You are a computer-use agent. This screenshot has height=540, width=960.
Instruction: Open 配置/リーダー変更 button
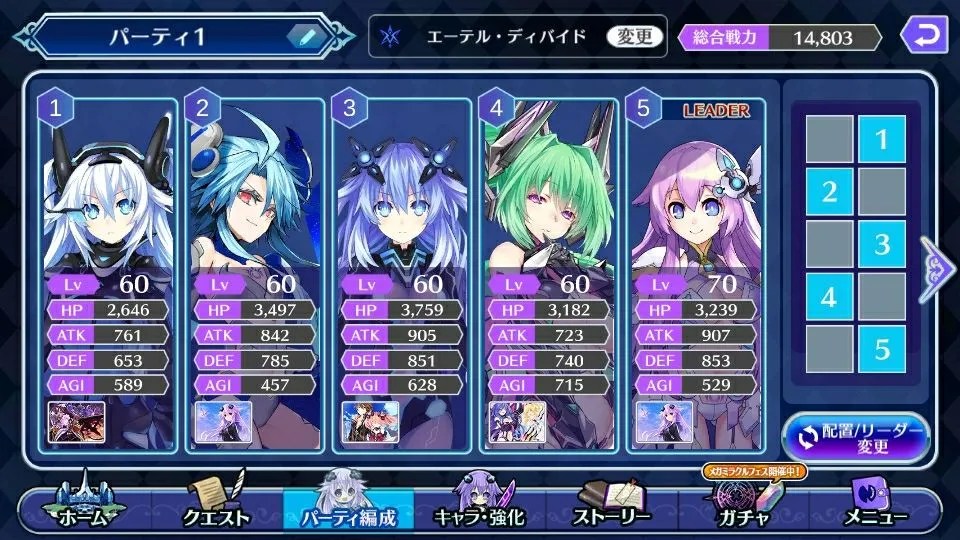point(856,437)
